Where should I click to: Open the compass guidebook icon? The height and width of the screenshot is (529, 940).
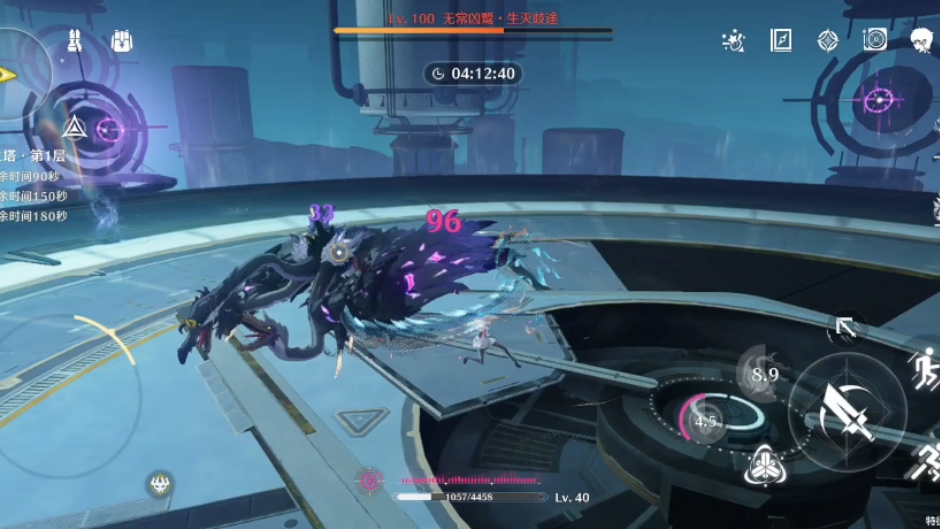click(x=781, y=41)
